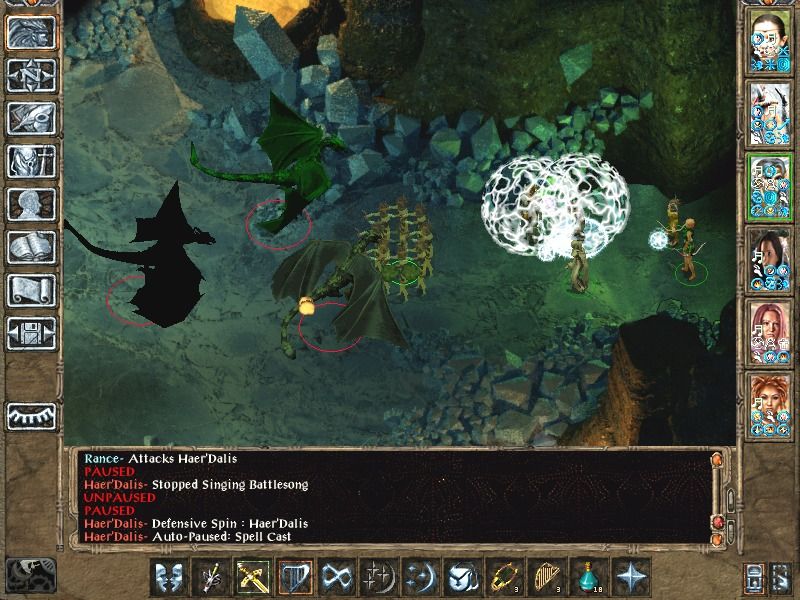Select the first party member portrait
This screenshot has height=600, width=800.
coord(769,38)
